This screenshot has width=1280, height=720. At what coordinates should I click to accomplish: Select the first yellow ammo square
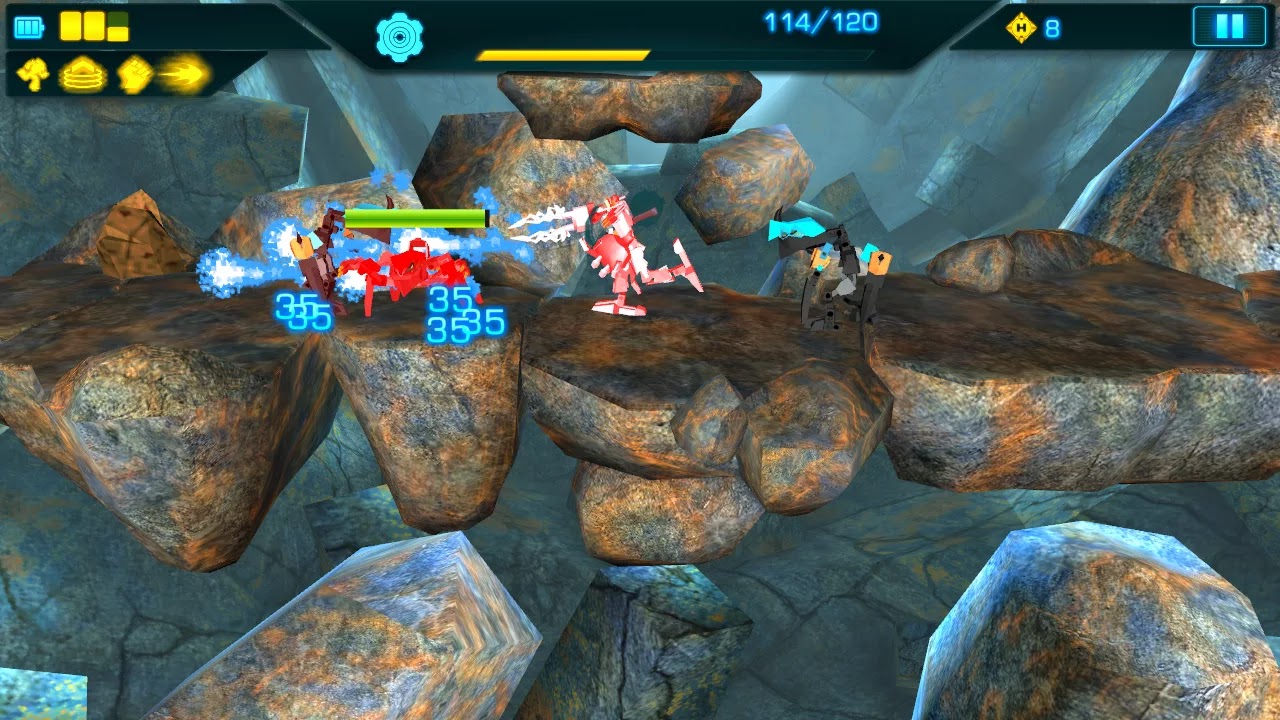71,26
